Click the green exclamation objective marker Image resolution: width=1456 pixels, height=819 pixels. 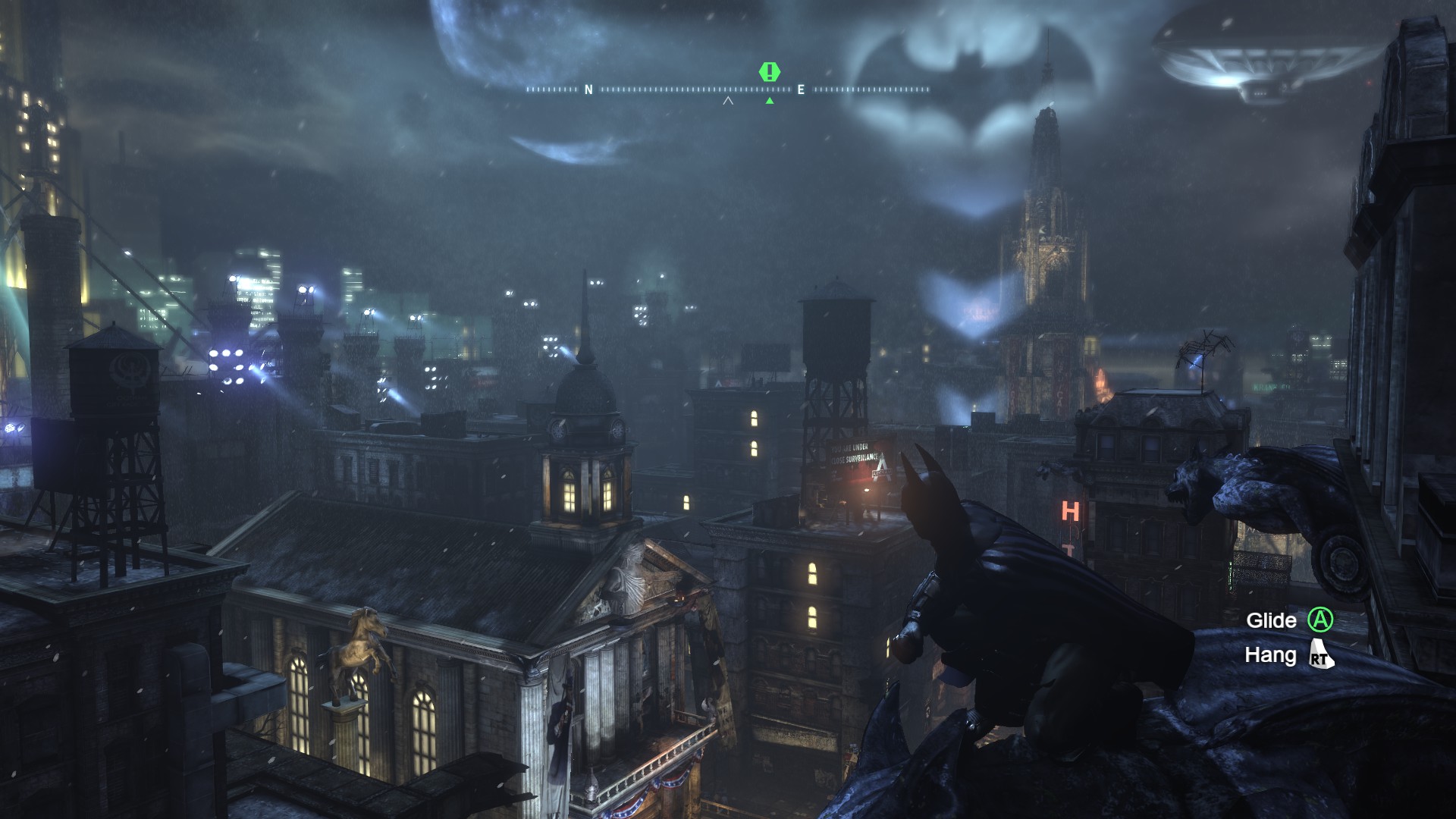(770, 73)
